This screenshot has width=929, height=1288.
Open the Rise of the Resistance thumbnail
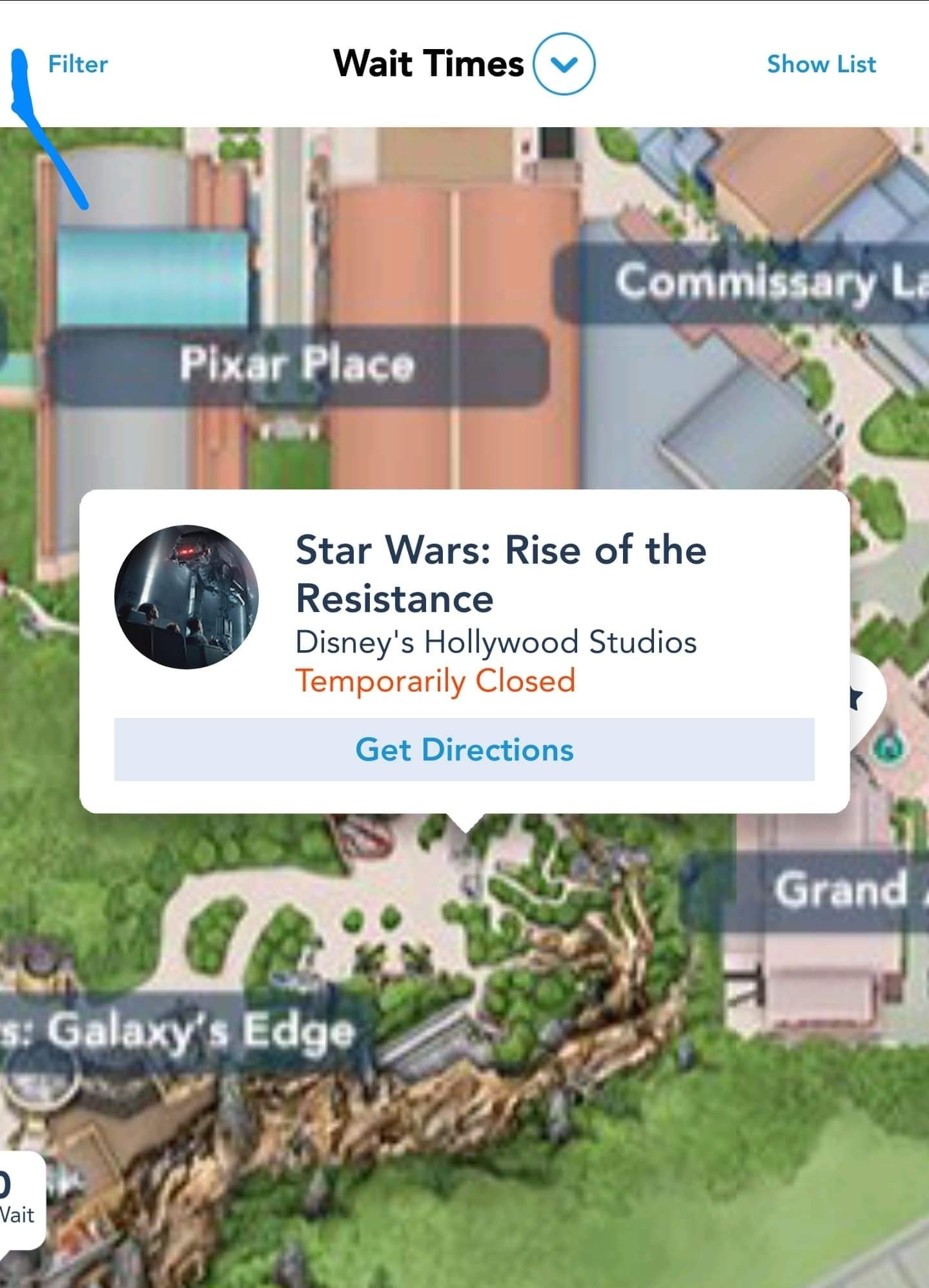tap(187, 597)
